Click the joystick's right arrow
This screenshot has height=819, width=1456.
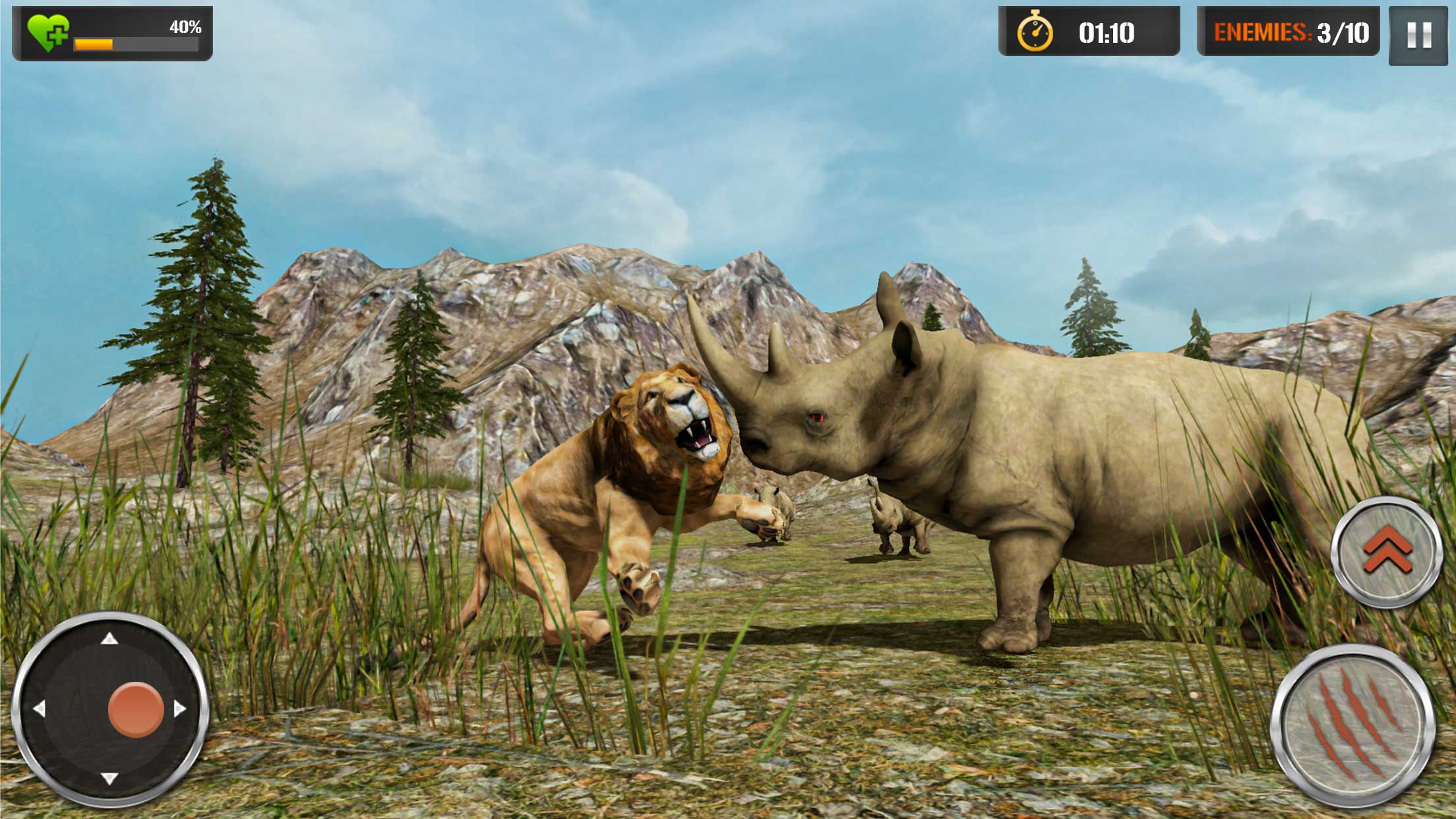[x=180, y=709]
